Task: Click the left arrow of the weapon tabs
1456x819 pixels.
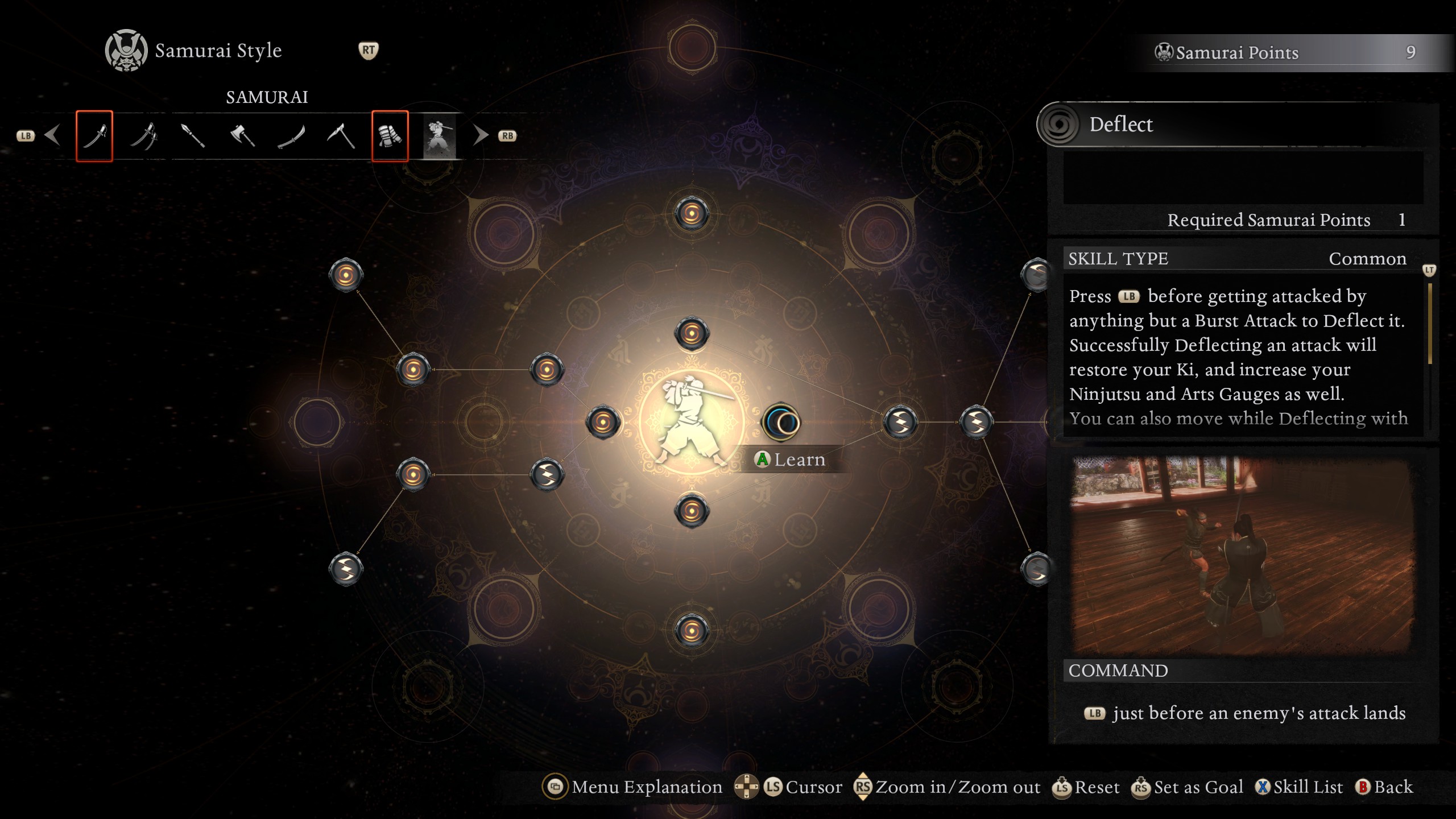Action: [x=52, y=135]
